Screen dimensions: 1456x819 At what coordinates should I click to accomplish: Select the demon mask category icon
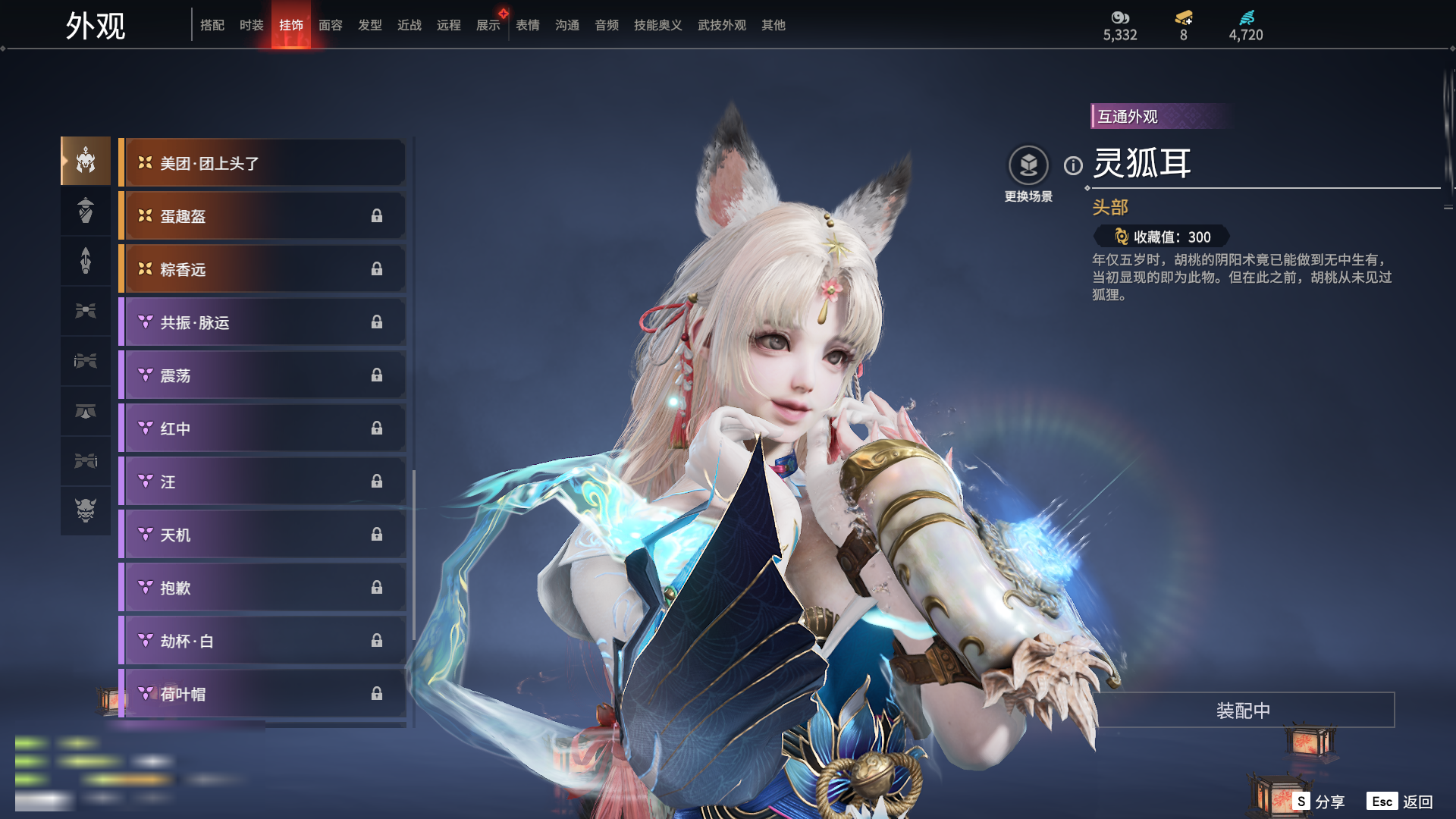pyautogui.click(x=86, y=510)
